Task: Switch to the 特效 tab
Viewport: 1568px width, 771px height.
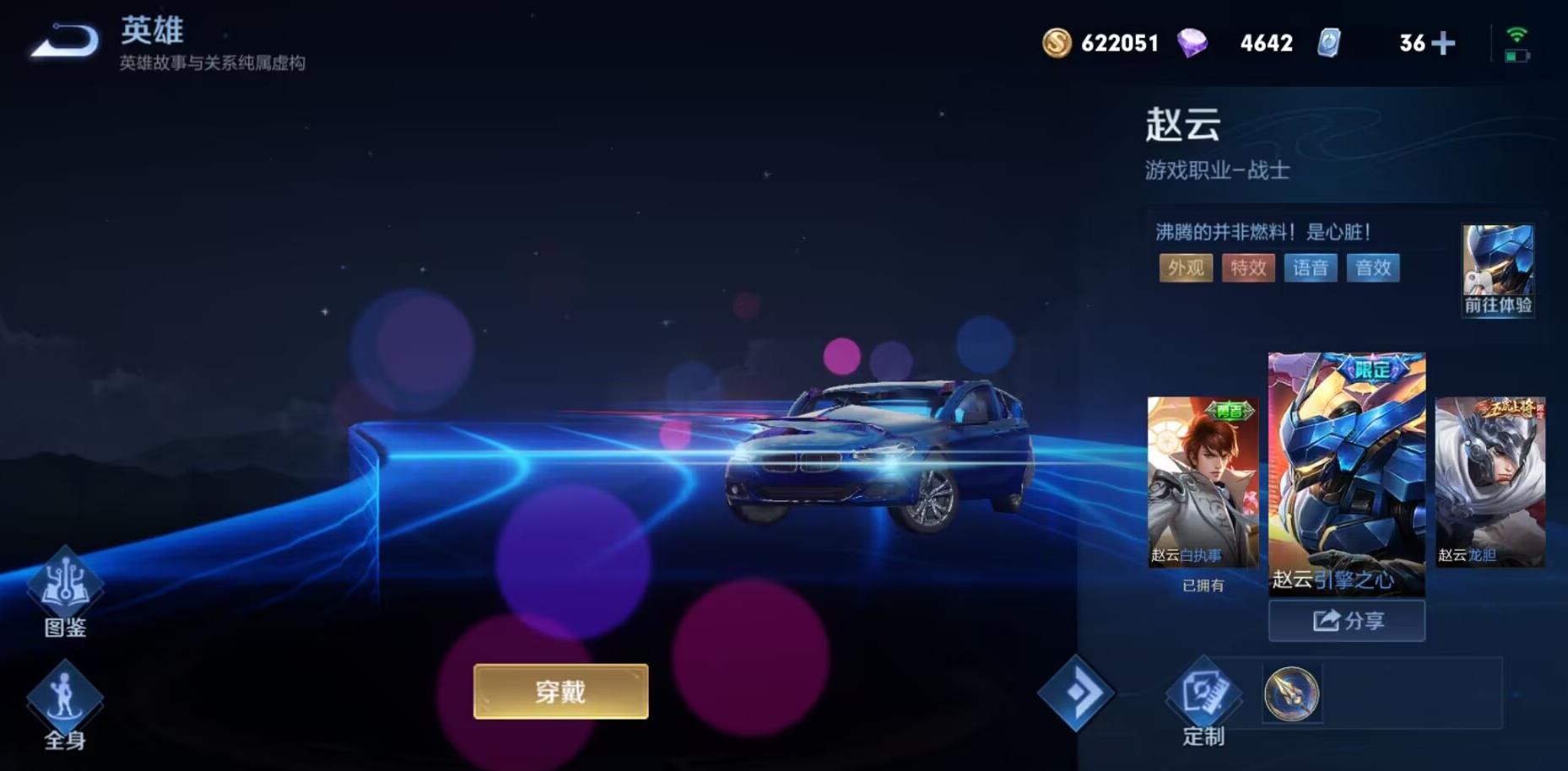Action: pos(1247,268)
